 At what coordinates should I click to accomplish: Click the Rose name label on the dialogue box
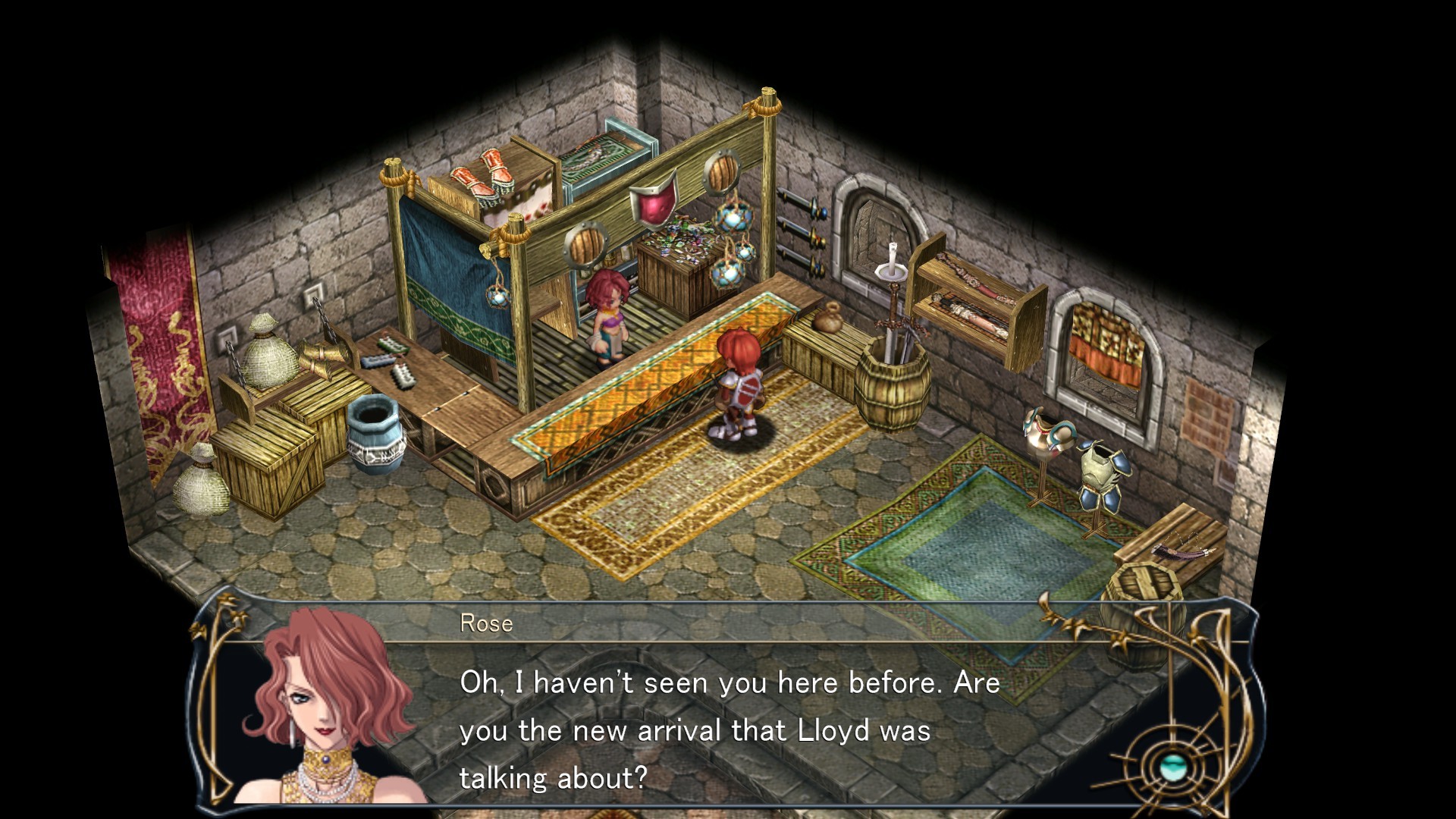tap(485, 625)
